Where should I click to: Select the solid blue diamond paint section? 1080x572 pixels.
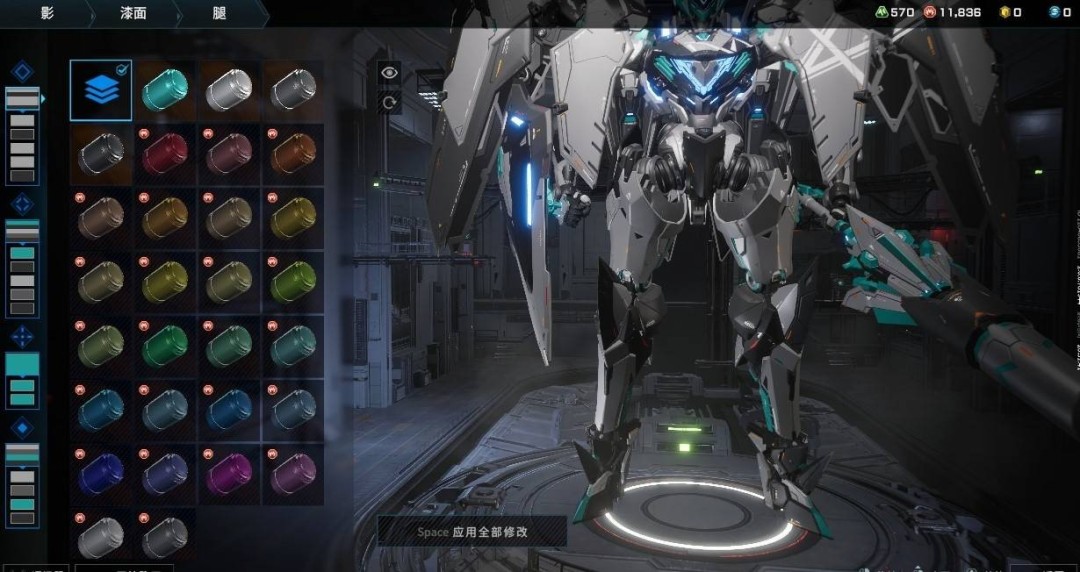point(22,429)
